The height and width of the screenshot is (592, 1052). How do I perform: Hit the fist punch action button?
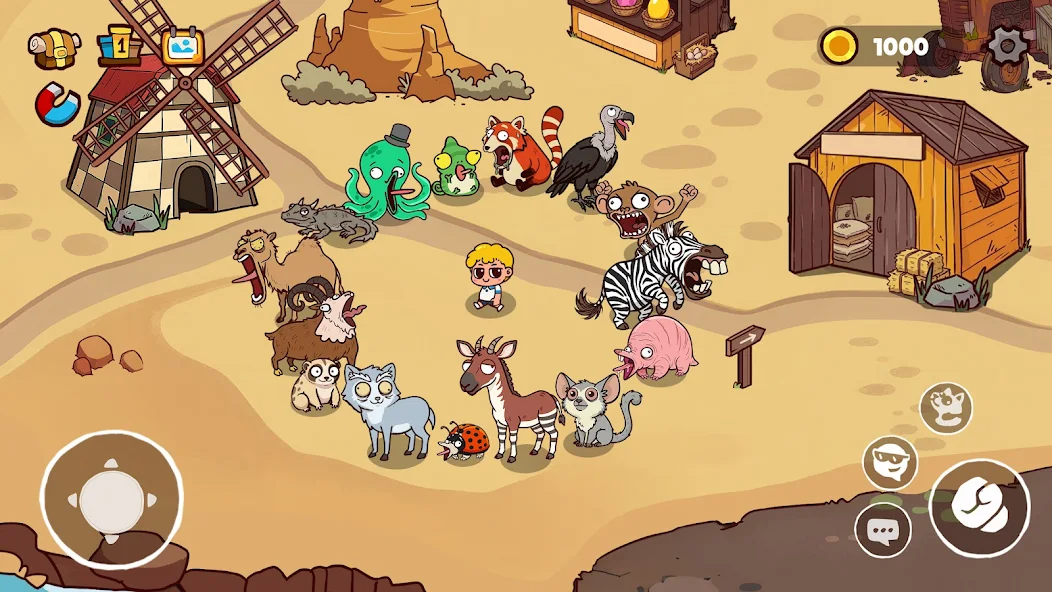point(979,508)
